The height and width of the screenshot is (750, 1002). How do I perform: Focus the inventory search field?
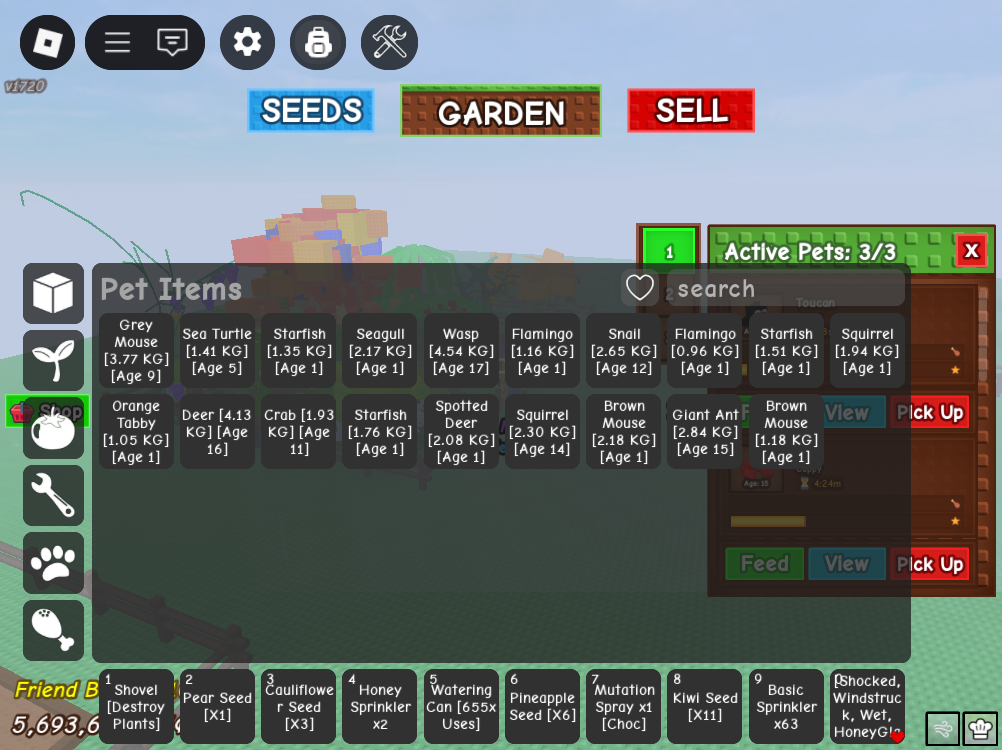pos(785,289)
